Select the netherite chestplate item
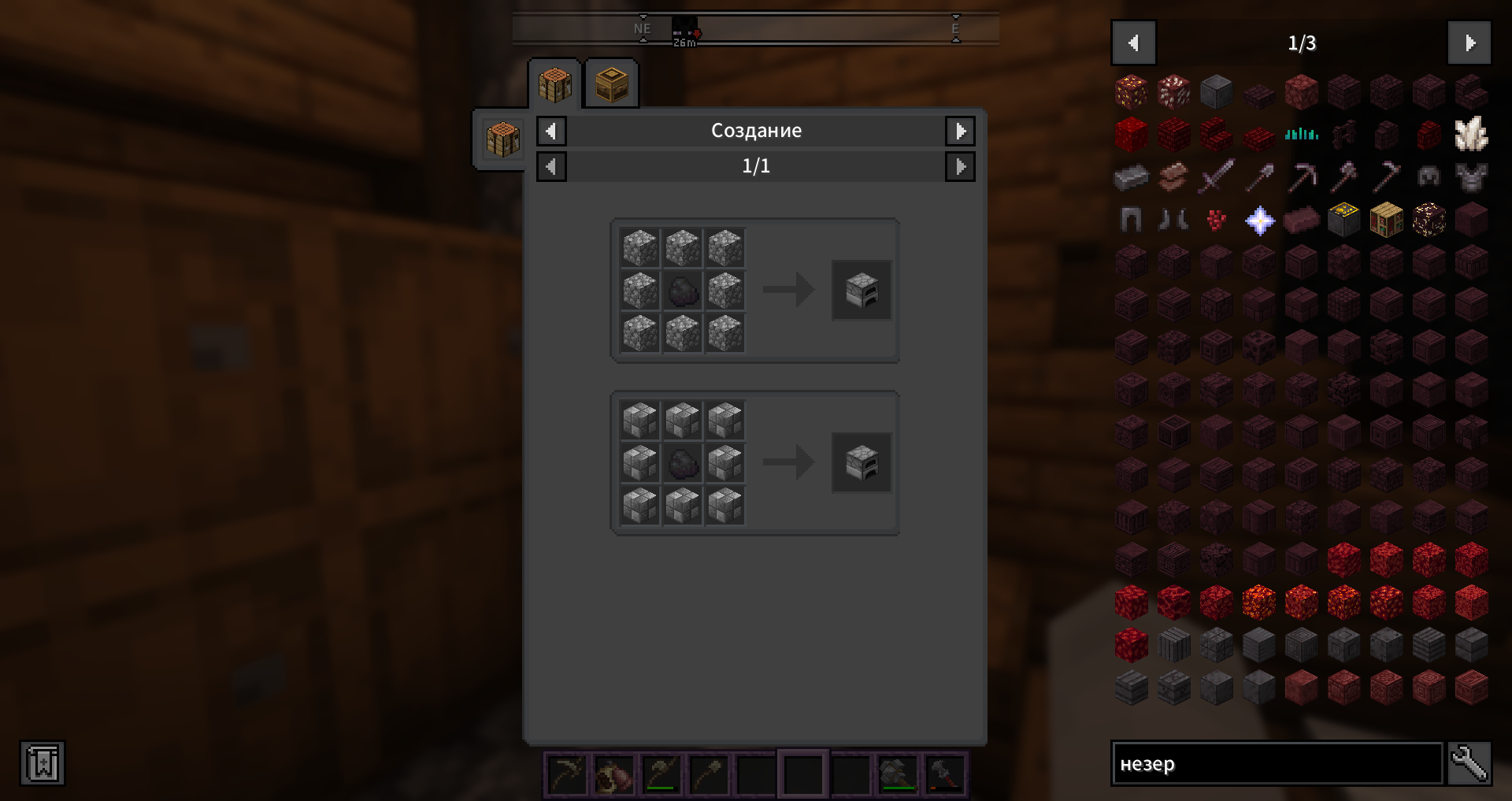 click(x=1470, y=177)
